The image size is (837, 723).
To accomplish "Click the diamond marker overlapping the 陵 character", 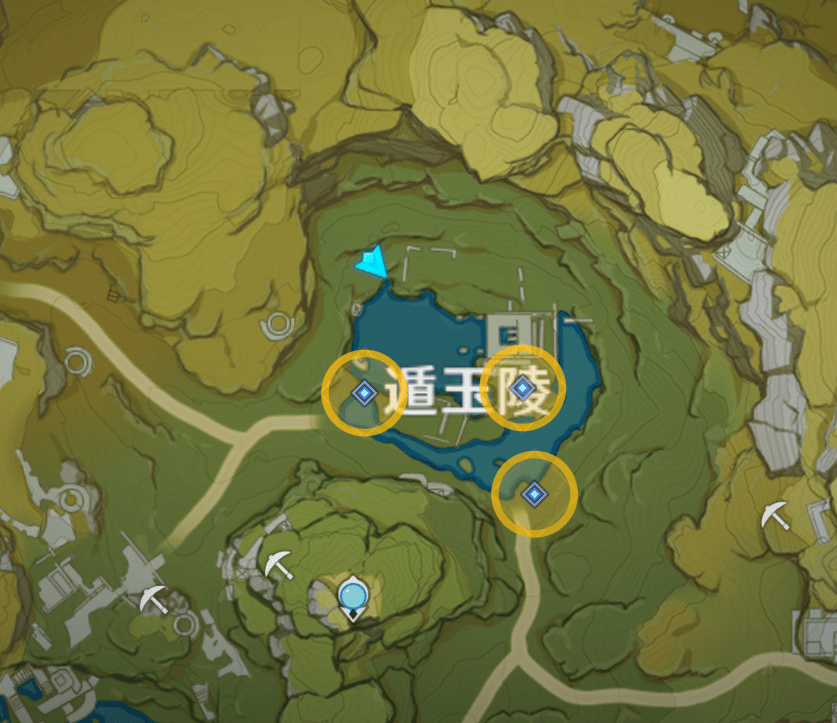I will point(521,387).
